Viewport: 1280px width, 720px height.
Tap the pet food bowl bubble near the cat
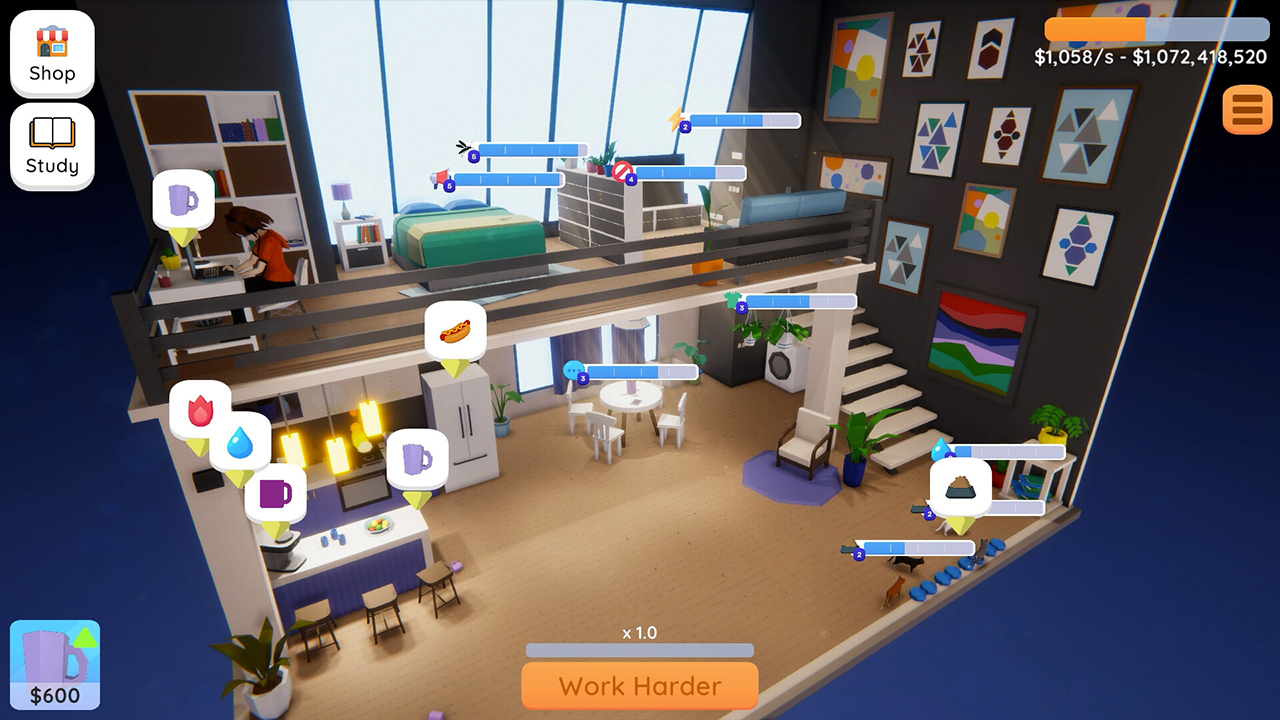click(x=959, y=484)
